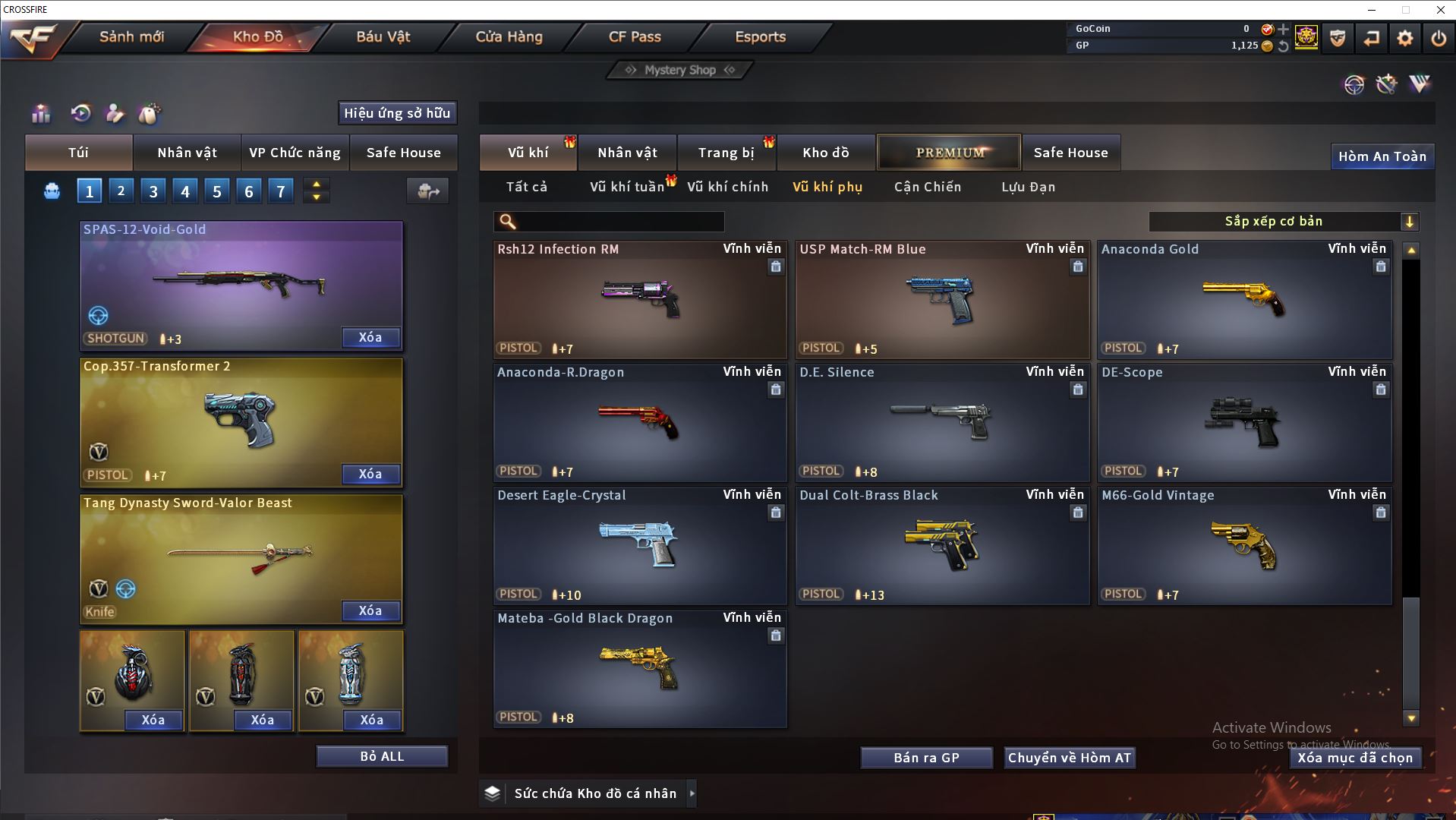Click Chuyển về Hòm AT button
This screenshot has width=1456, height=820.
coord(1069,758)
